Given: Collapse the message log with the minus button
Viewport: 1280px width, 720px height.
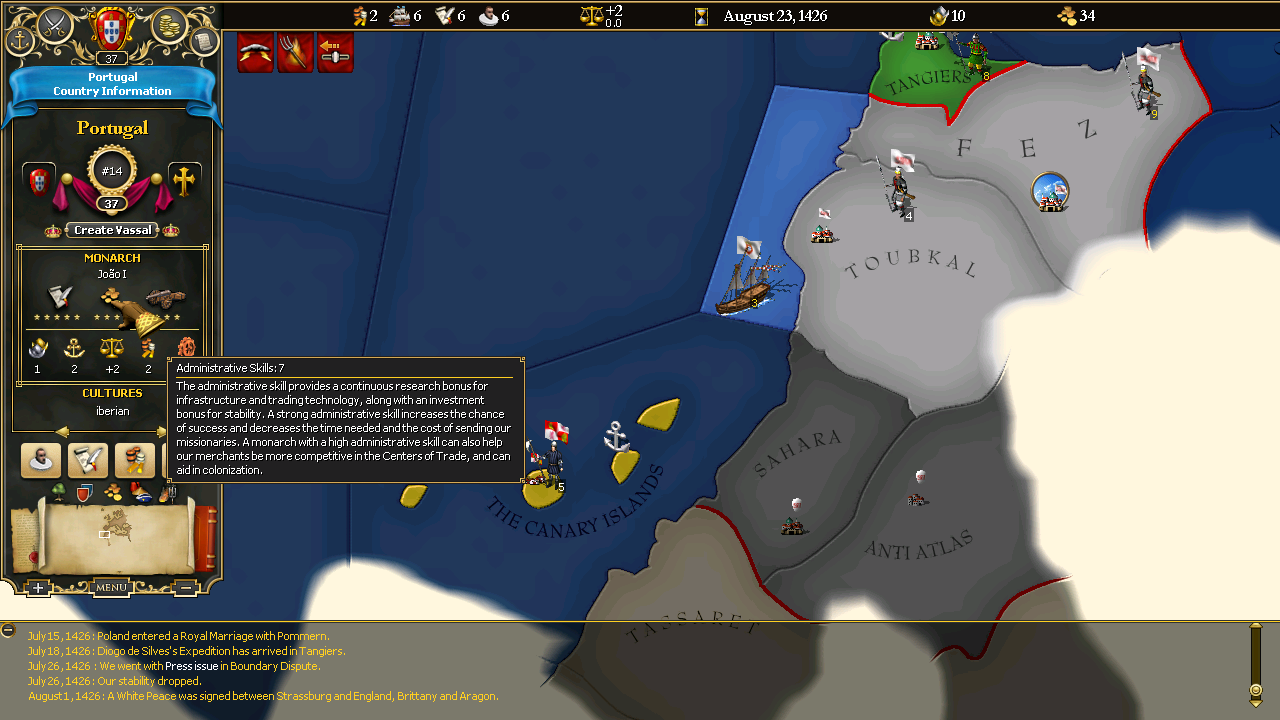Looking at the screenshot, I should coord(8,630).
